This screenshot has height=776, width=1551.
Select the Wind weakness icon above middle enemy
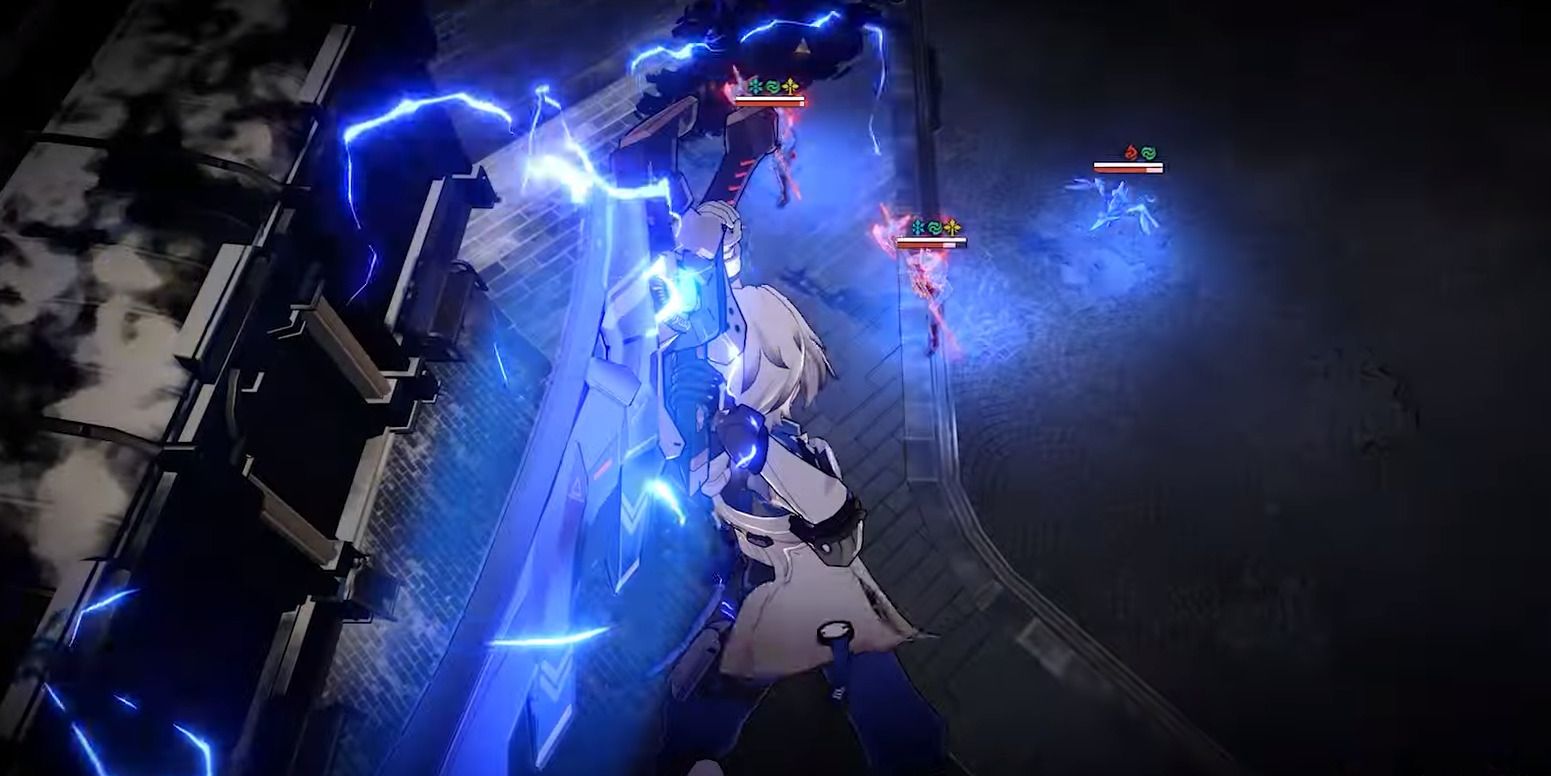tap(935, 227)
